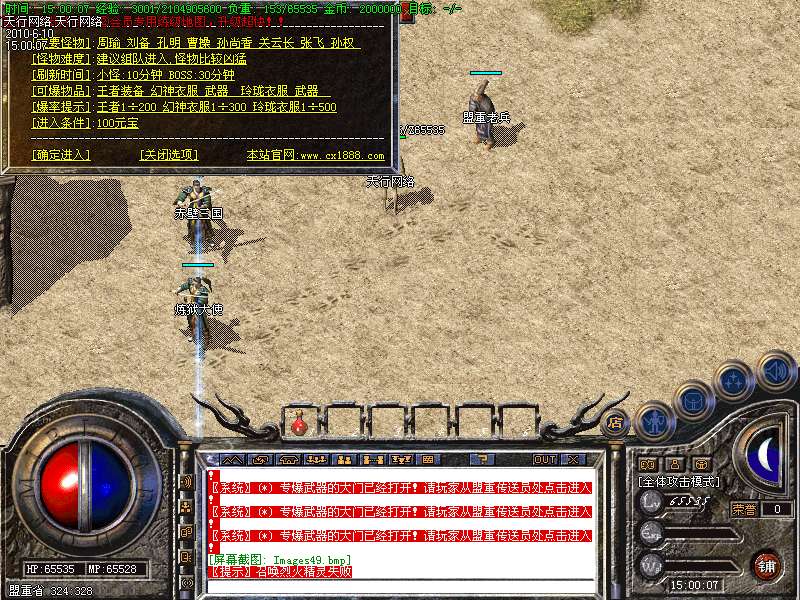Screen dimensions: 800x600
Task: Open the character equipment round button
Action: click(x=654, y=422)
